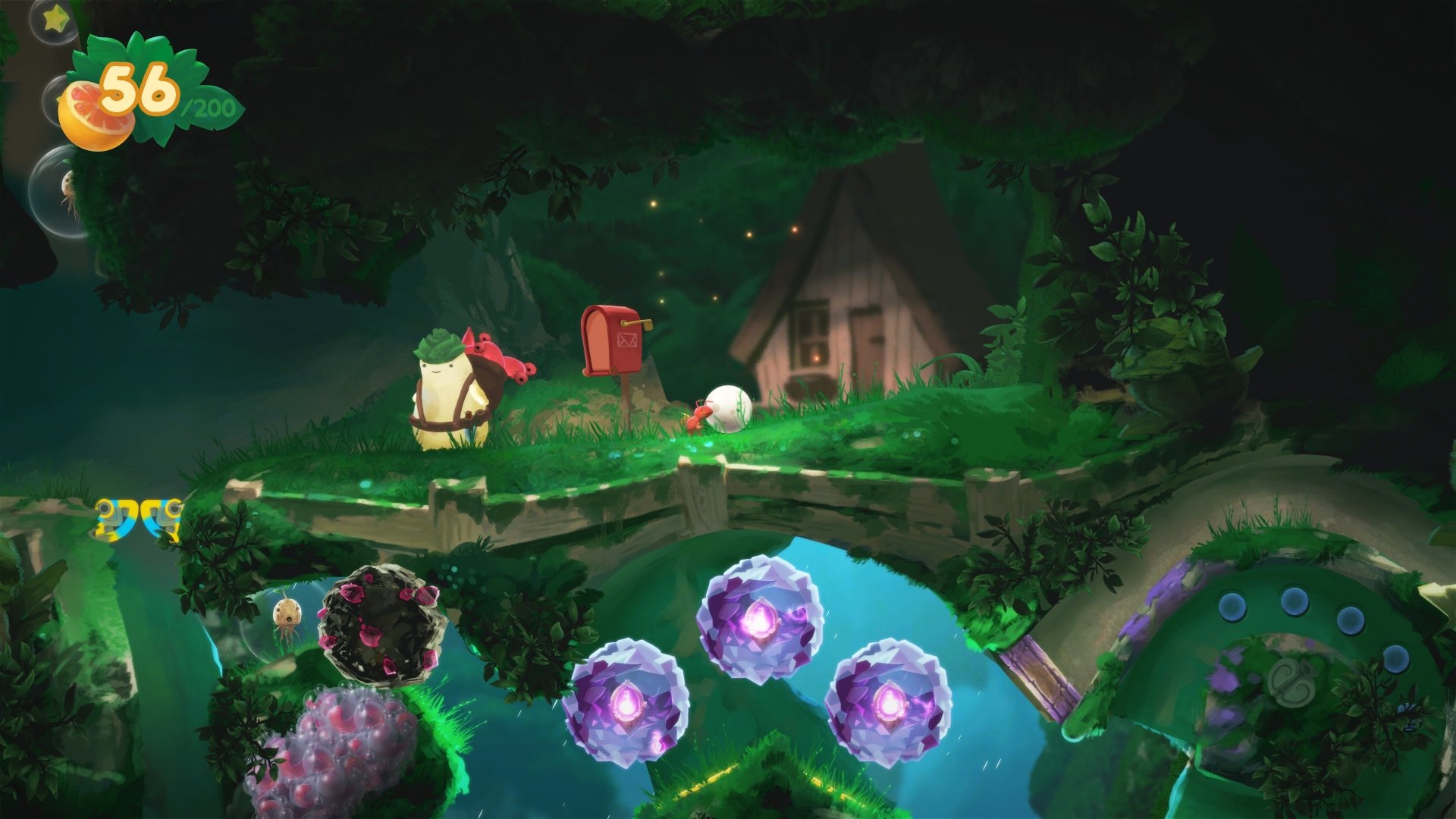The height and width of the screenshot is (819, 1456).
Task: Toggle the topmost blue bumper dot
Action: 1294,601
